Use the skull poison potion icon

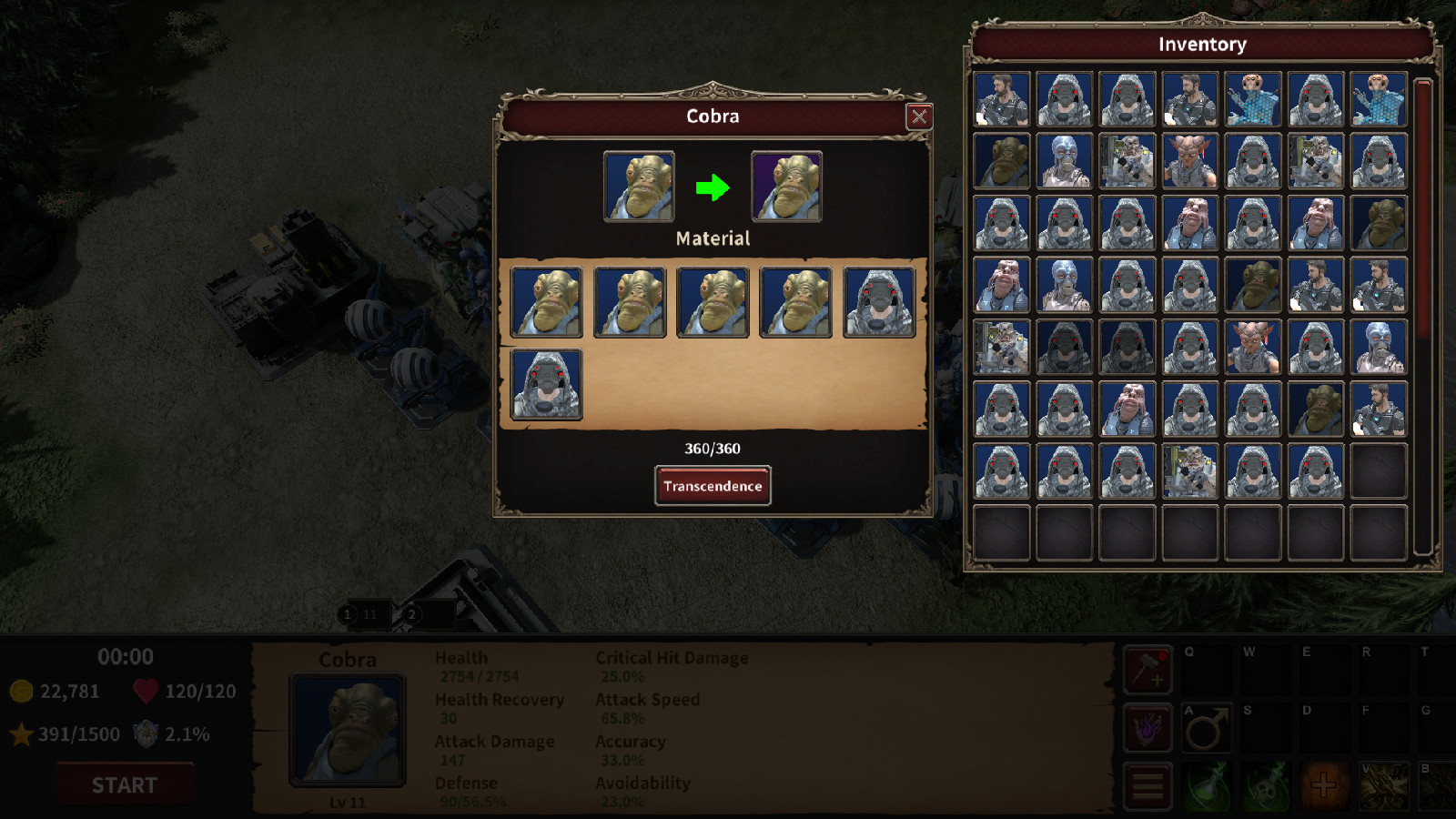(x=1268, y=784)
